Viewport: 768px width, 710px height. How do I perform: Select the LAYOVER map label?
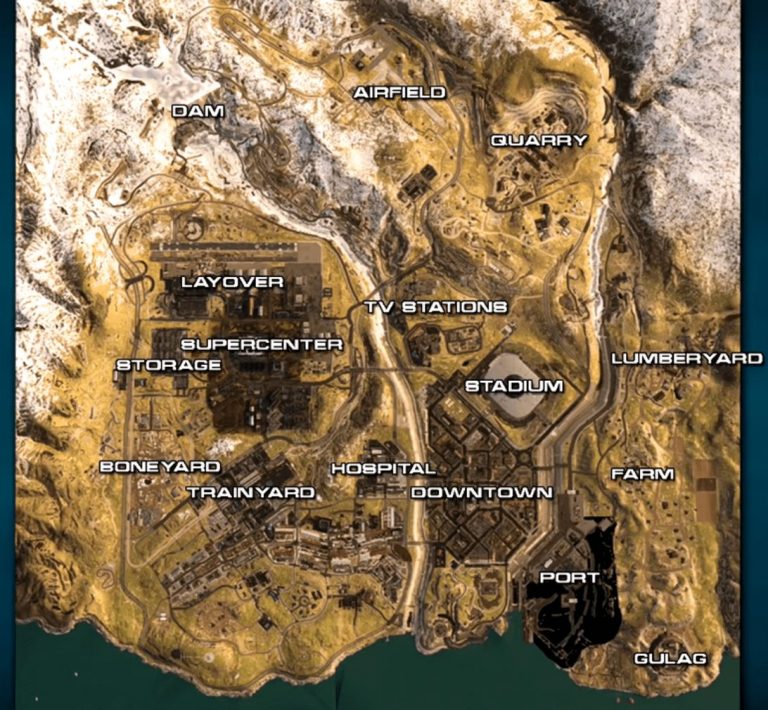tap(232, 282)
